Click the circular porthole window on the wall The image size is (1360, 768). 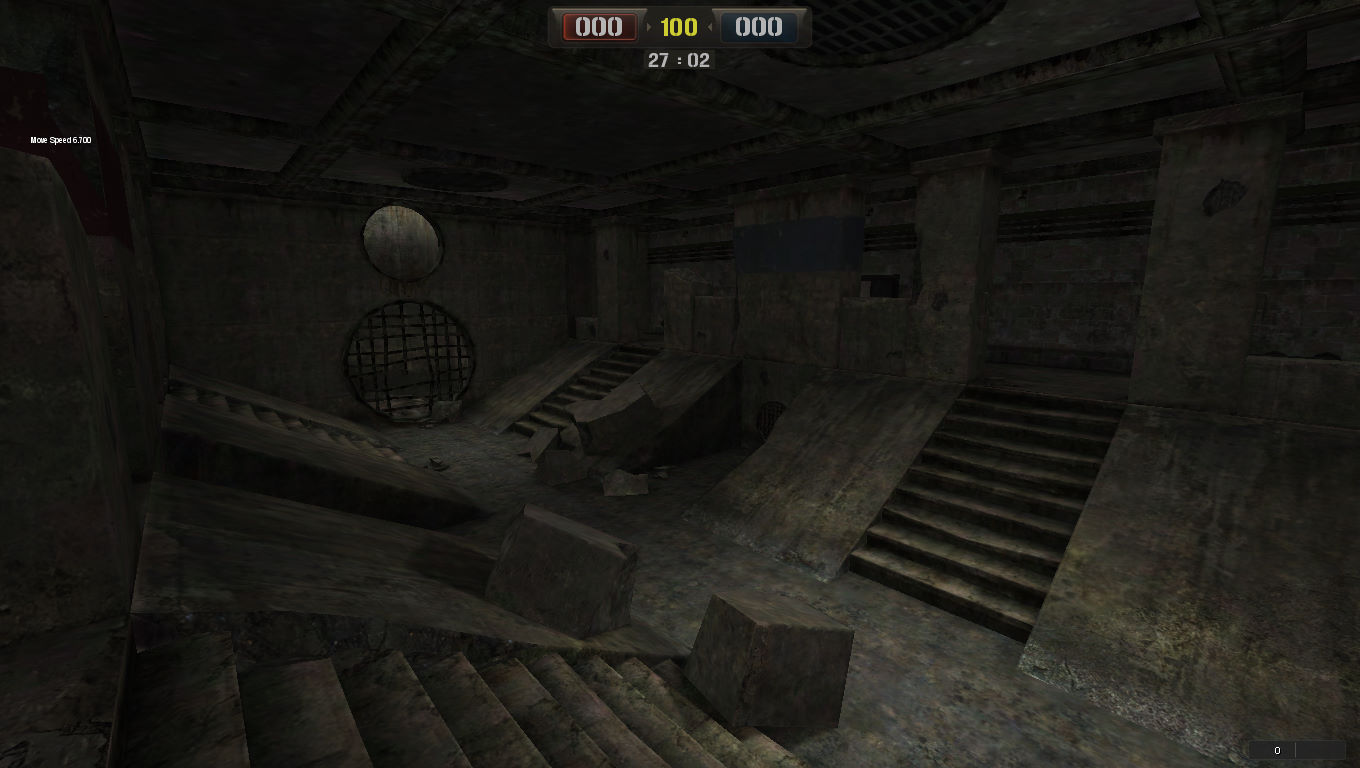click(x=400, y=243)
